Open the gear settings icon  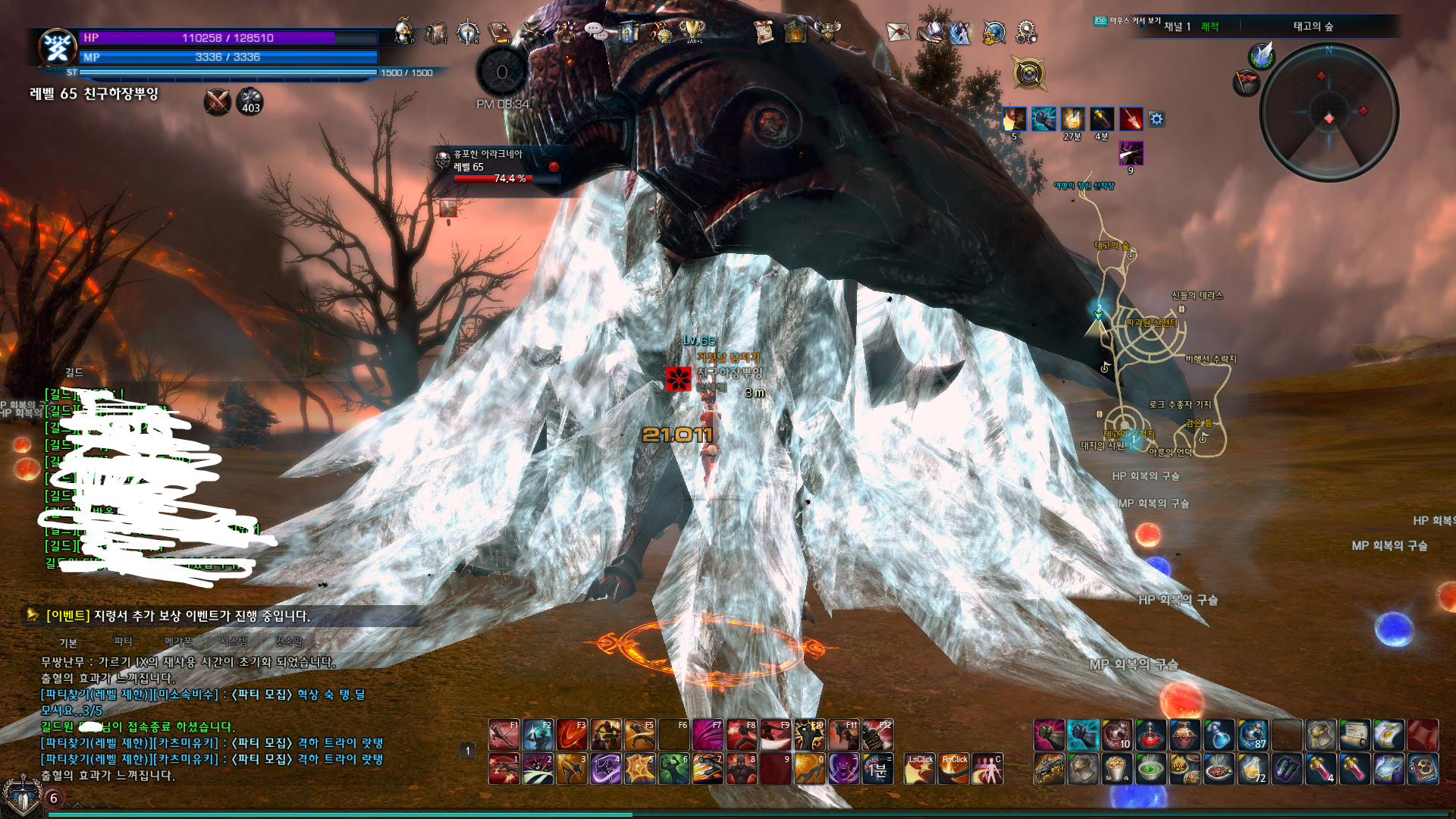1026,32
